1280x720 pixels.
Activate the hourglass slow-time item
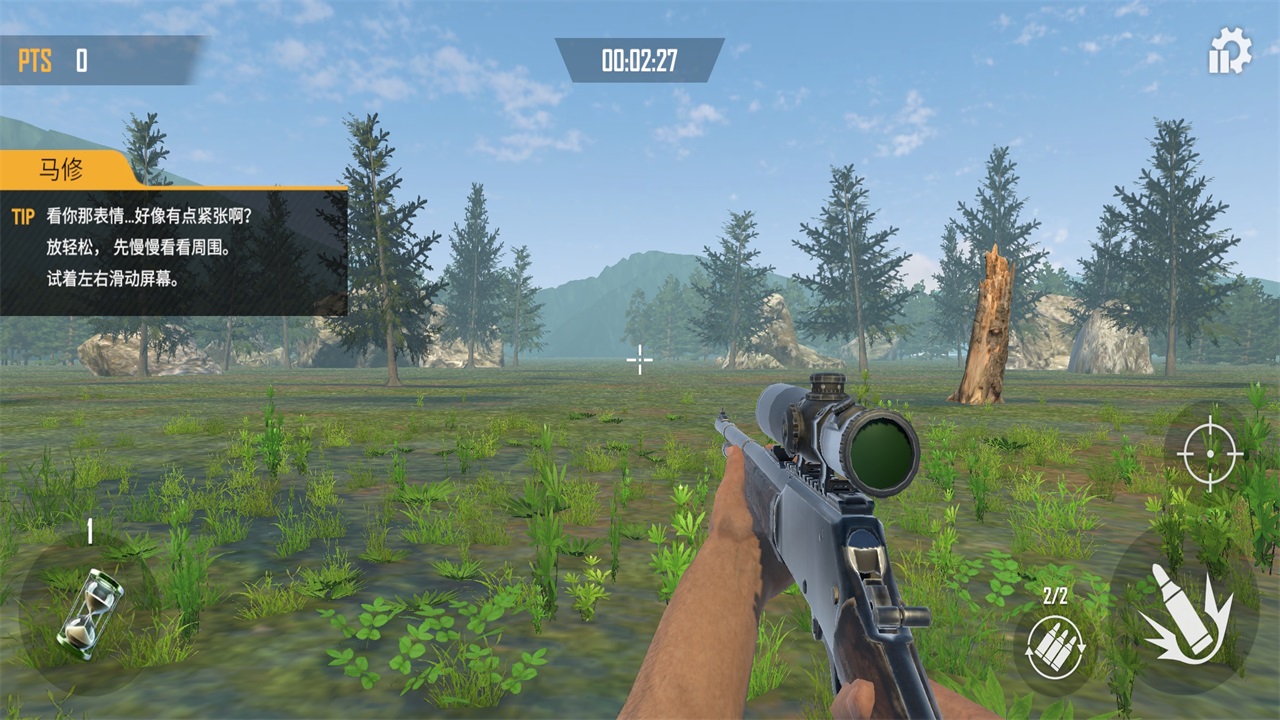(89, 608)
